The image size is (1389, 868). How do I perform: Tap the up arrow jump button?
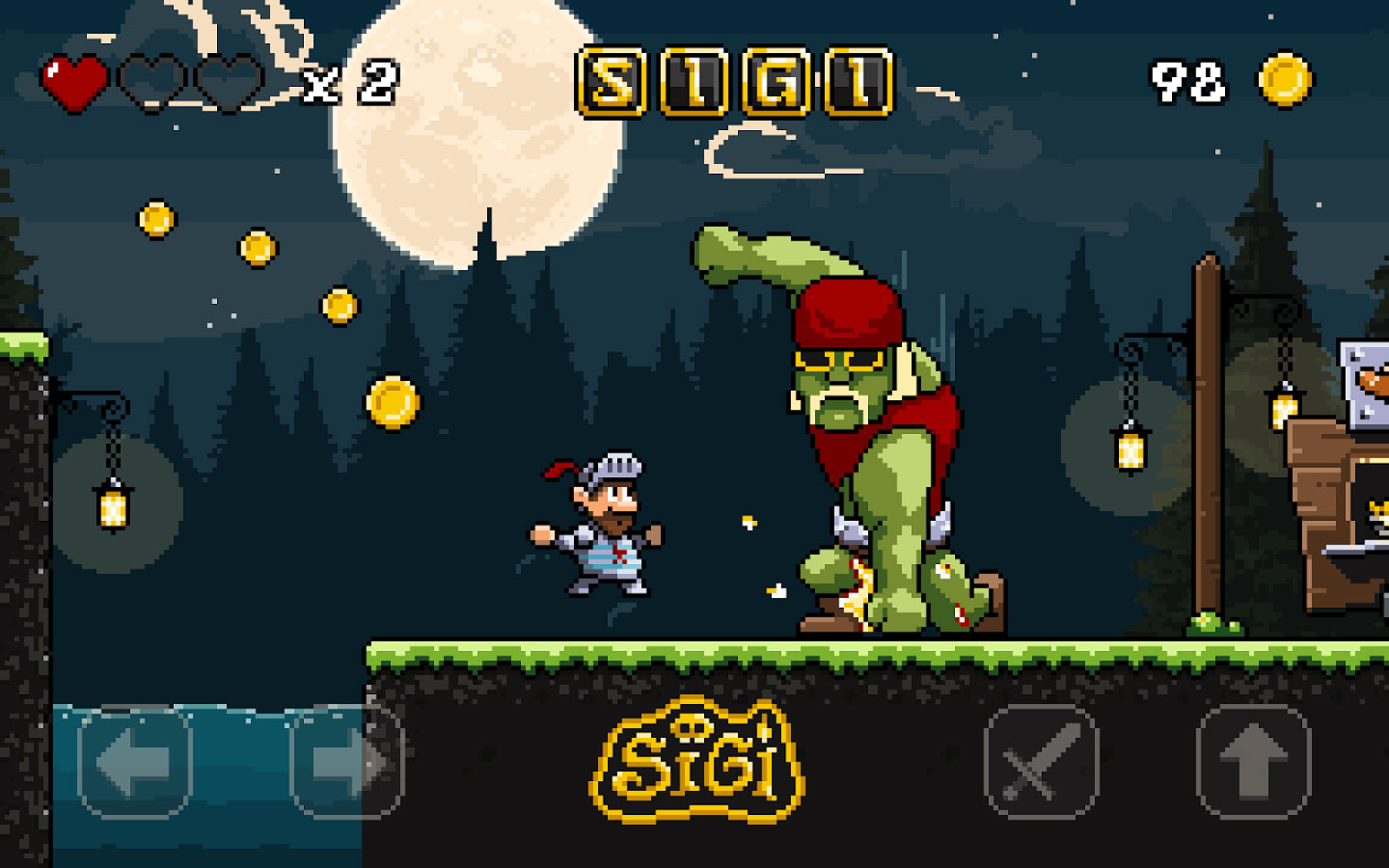(x=1253, y=763)
